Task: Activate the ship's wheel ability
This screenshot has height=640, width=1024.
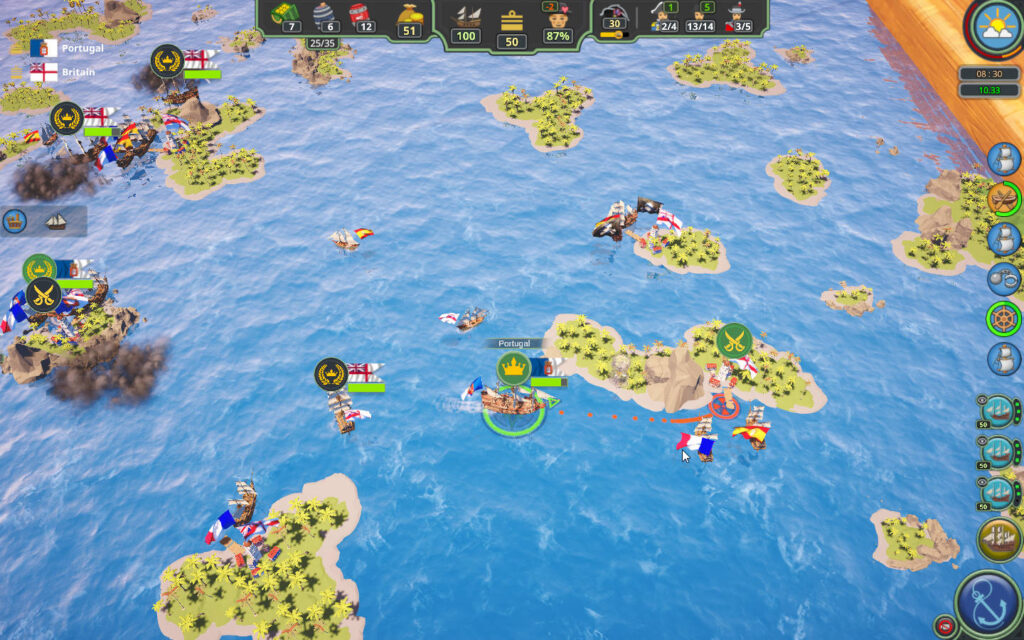Action: (1003, 319)
